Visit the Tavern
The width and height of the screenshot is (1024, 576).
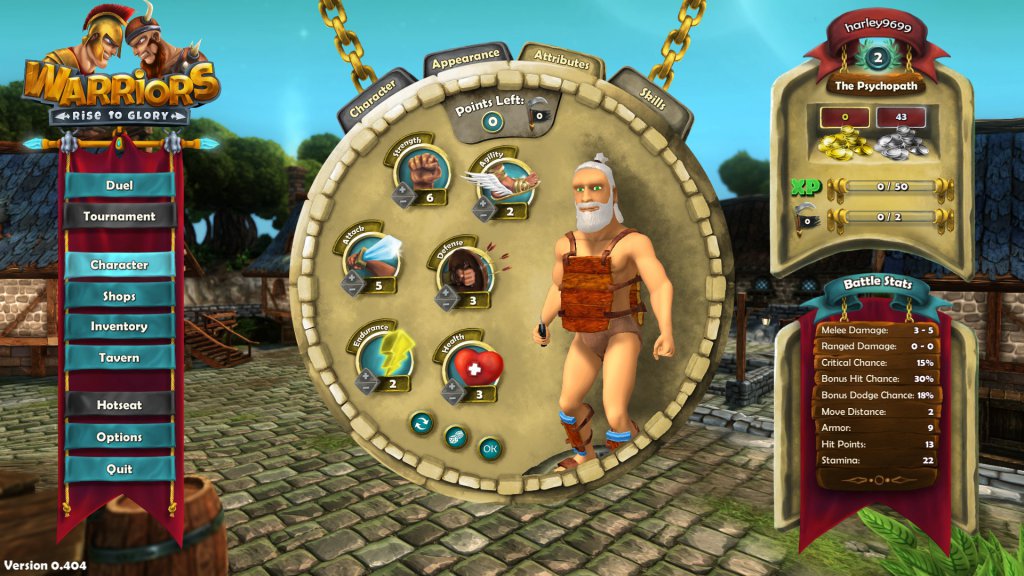point(120,358)
